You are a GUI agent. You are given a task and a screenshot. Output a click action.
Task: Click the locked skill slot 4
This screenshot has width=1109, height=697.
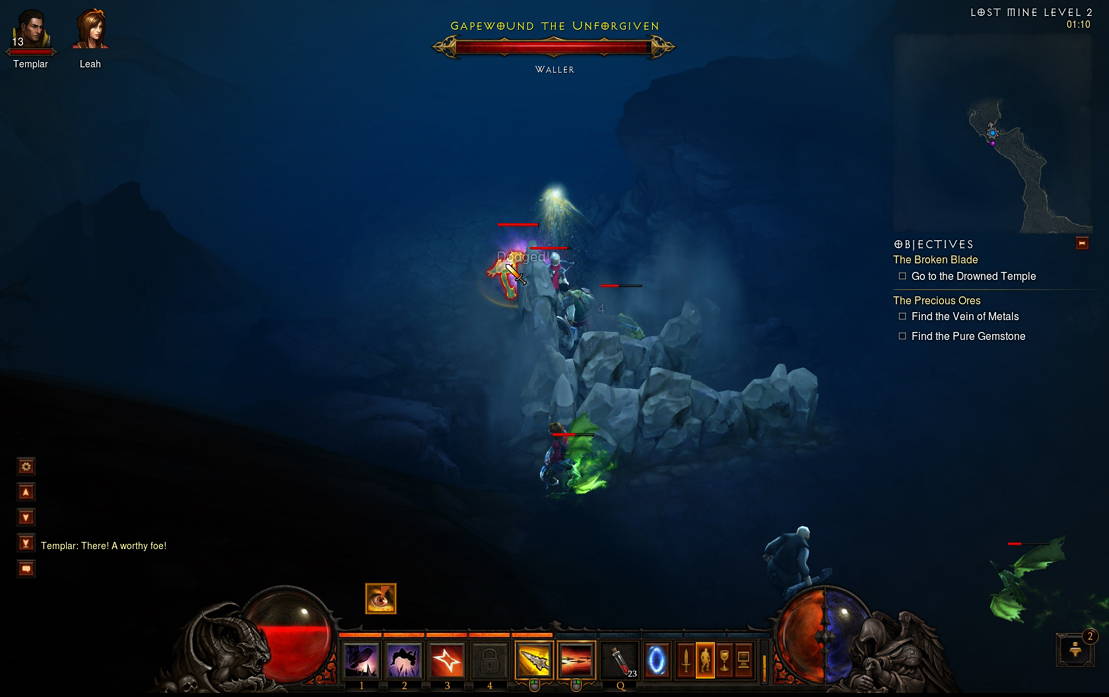coord(490,661)
